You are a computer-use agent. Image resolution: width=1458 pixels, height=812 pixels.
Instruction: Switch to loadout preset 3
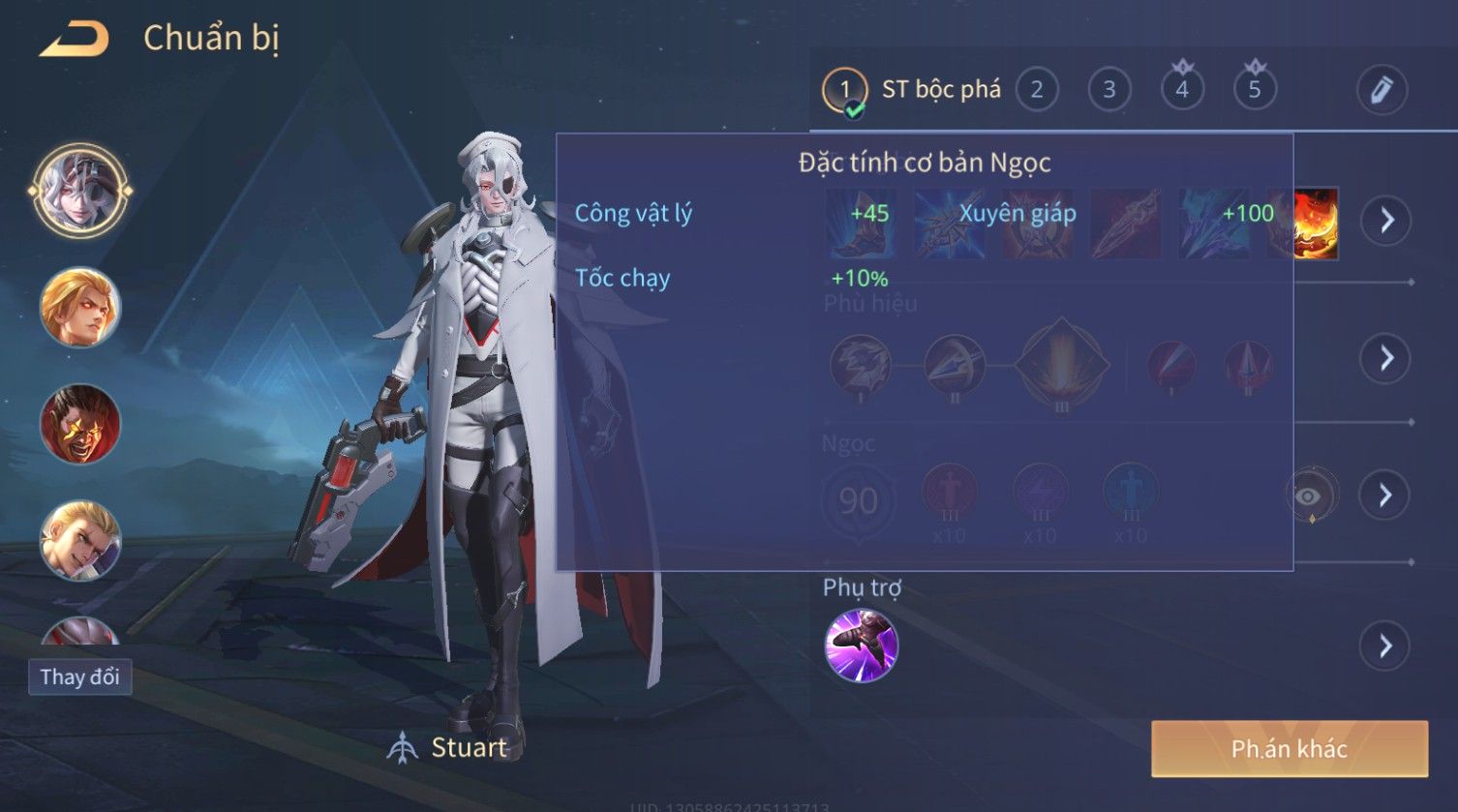(1109, 90)
